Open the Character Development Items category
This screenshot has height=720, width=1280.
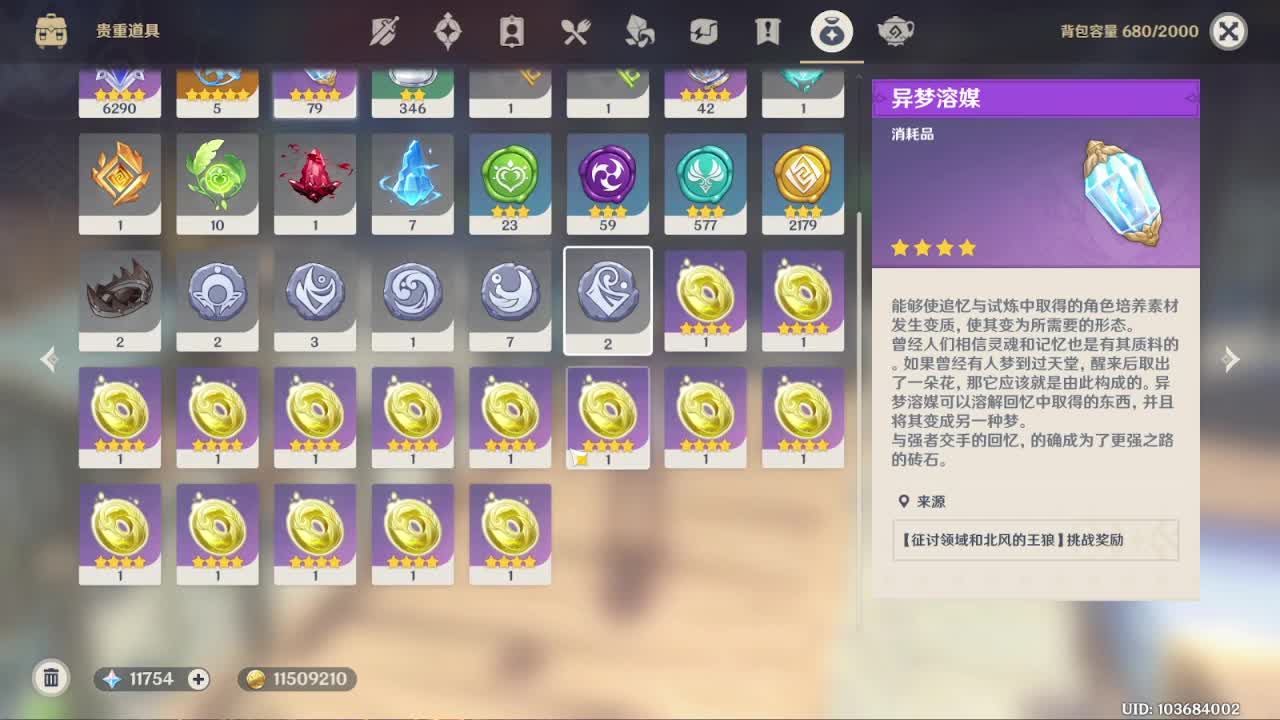(512, 31)
